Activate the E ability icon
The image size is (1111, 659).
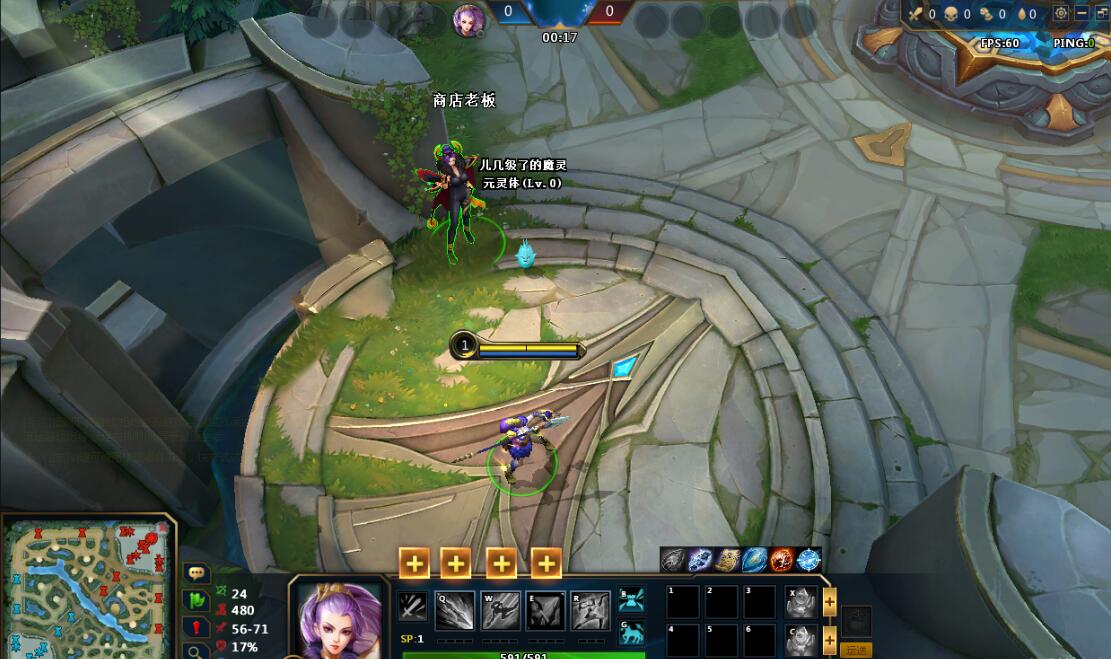click(546, 611)
